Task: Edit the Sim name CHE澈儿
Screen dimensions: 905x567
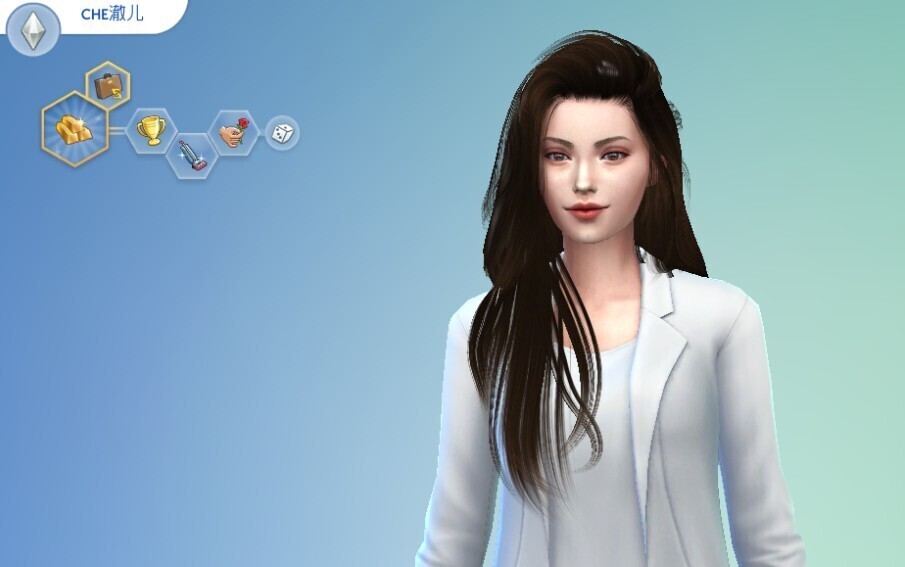Action: [x=112, y=14]
